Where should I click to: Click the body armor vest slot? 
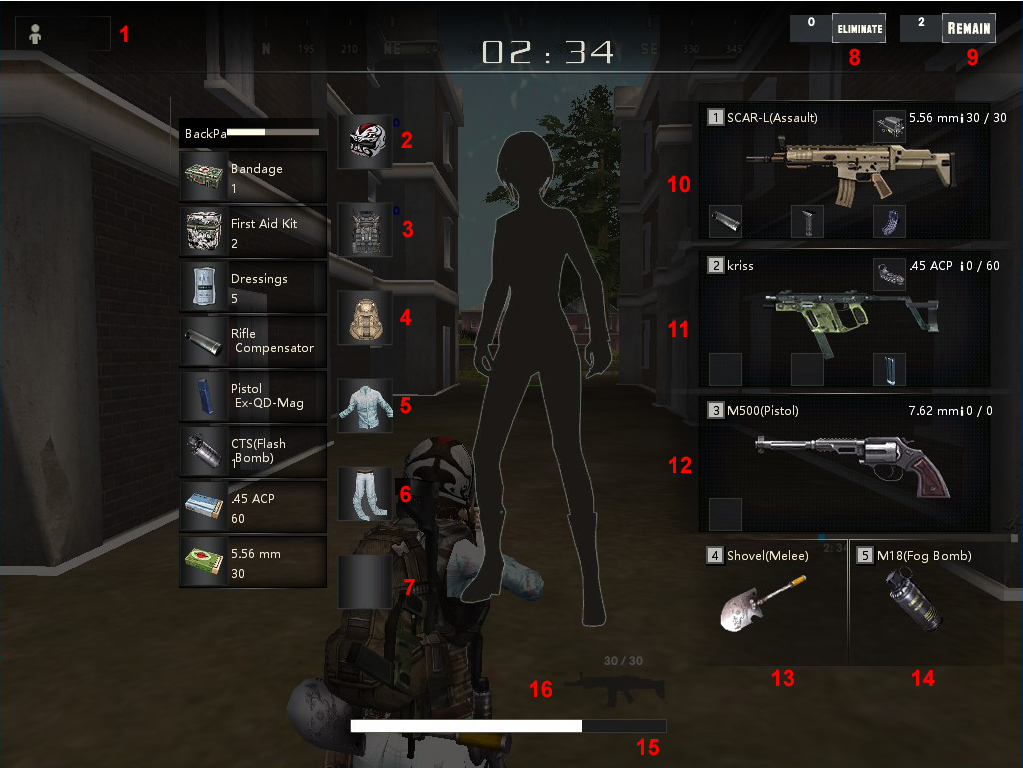(x=364, y=229)
